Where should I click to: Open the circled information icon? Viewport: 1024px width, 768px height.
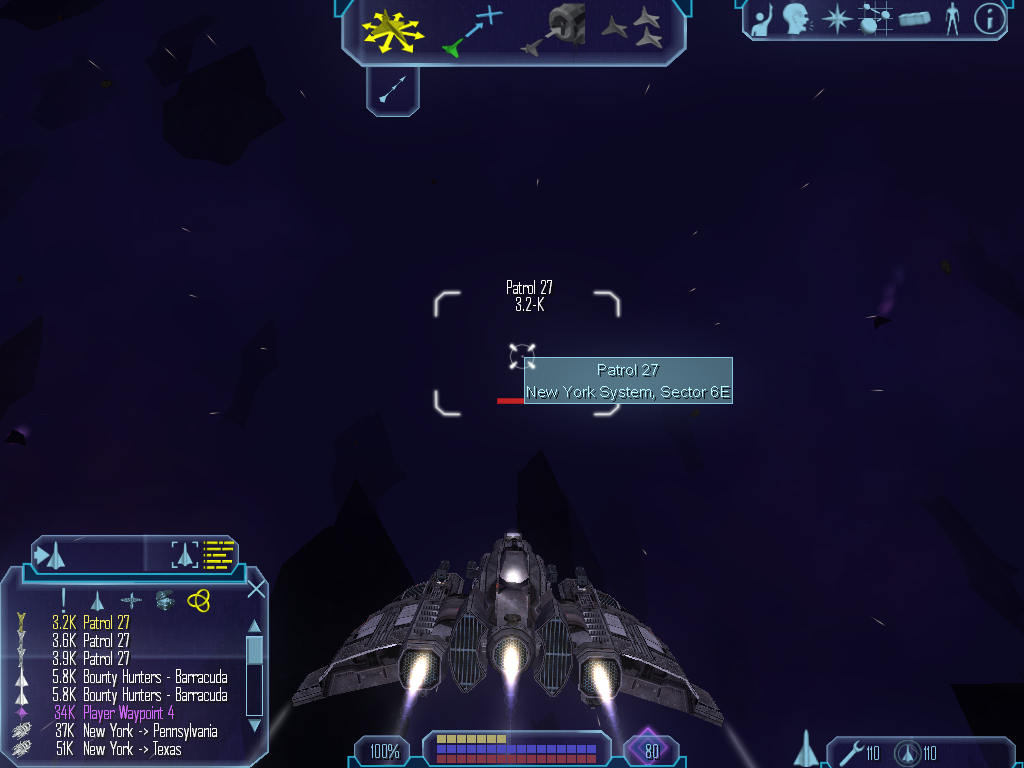[x=989, y=19]
